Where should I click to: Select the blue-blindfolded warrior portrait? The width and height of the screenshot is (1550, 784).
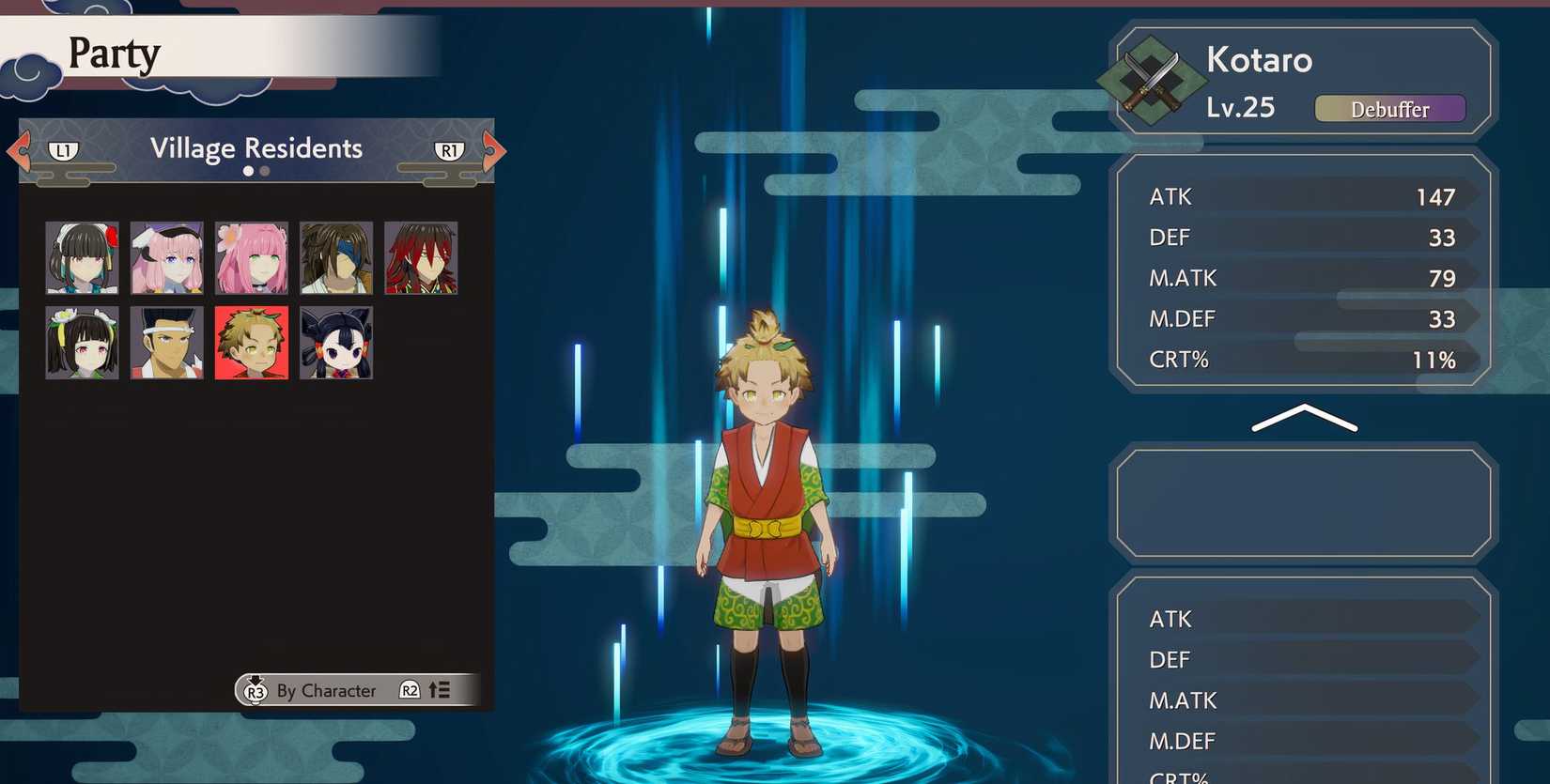335,255
